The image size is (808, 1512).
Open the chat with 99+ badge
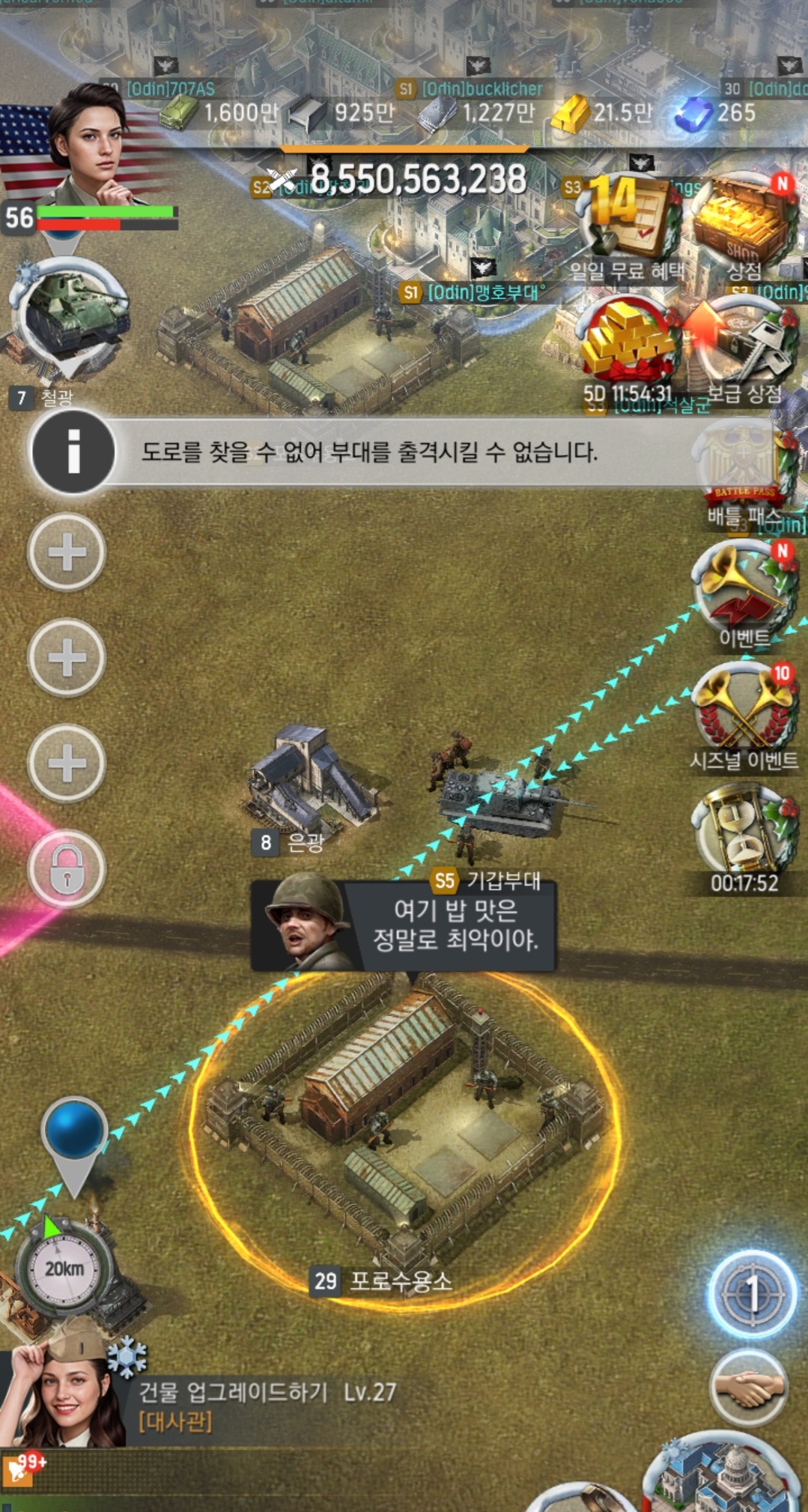click(x=21, y=1469)
